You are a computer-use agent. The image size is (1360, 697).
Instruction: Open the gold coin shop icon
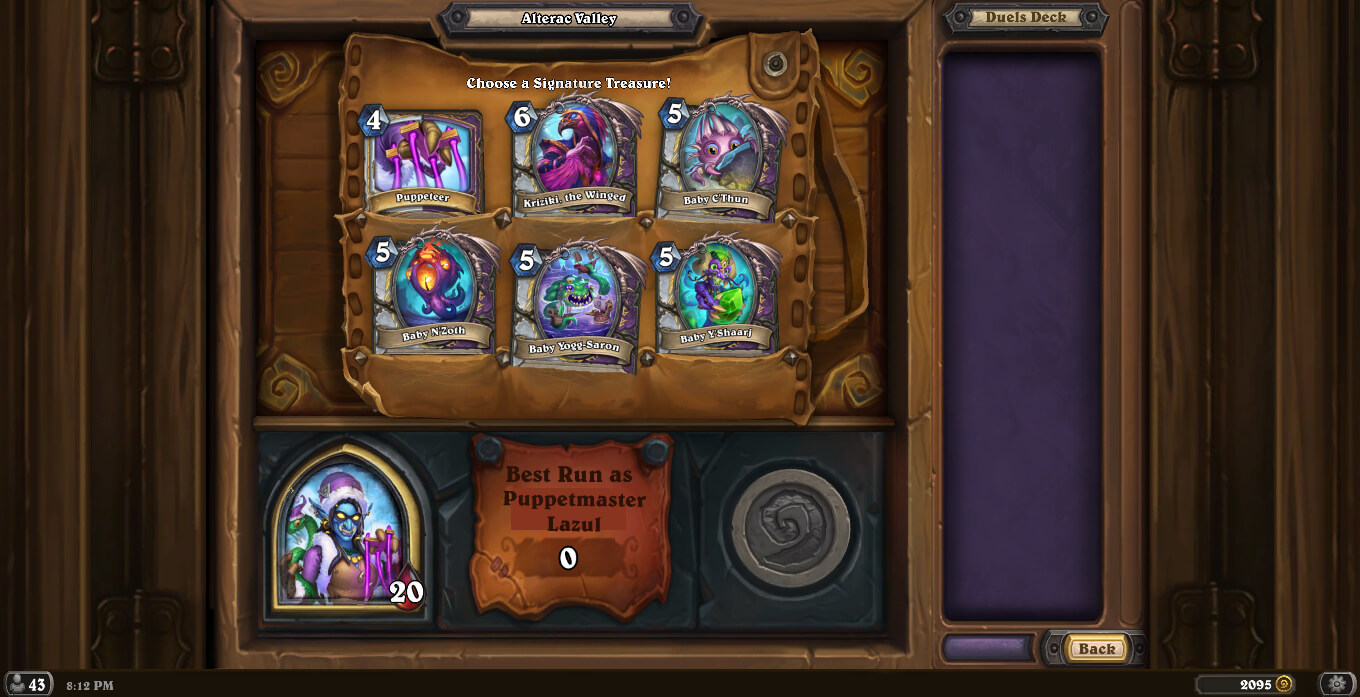(1284, 684)
